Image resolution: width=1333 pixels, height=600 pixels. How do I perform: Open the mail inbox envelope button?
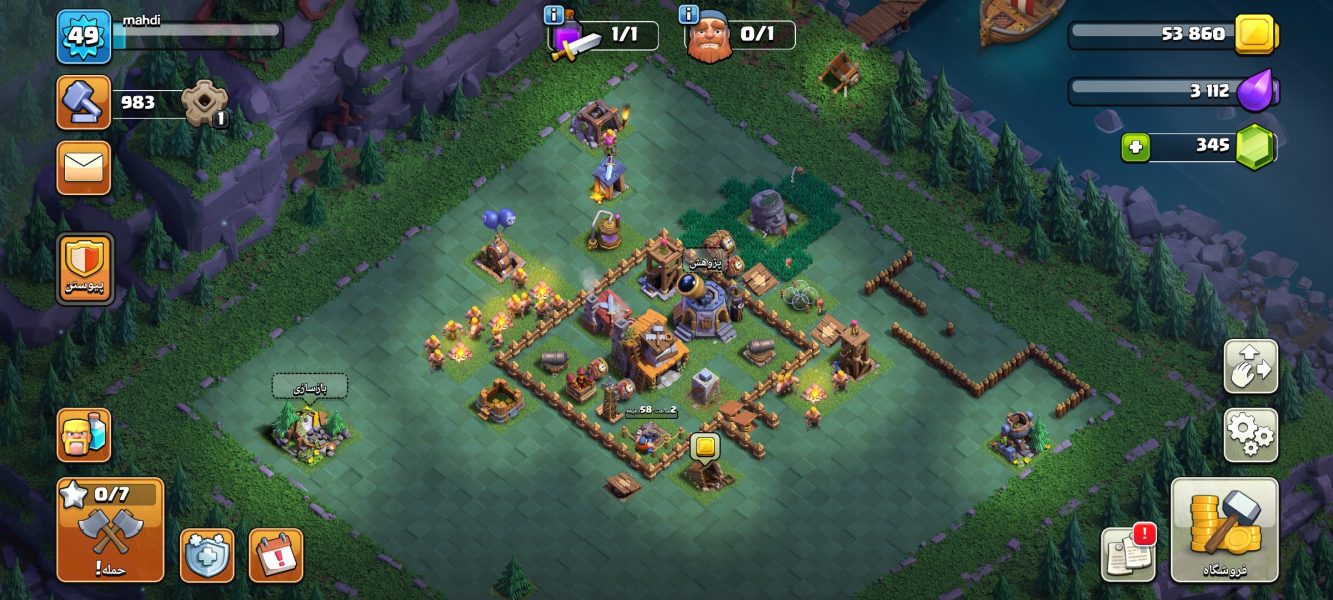[x=83, y=167]
